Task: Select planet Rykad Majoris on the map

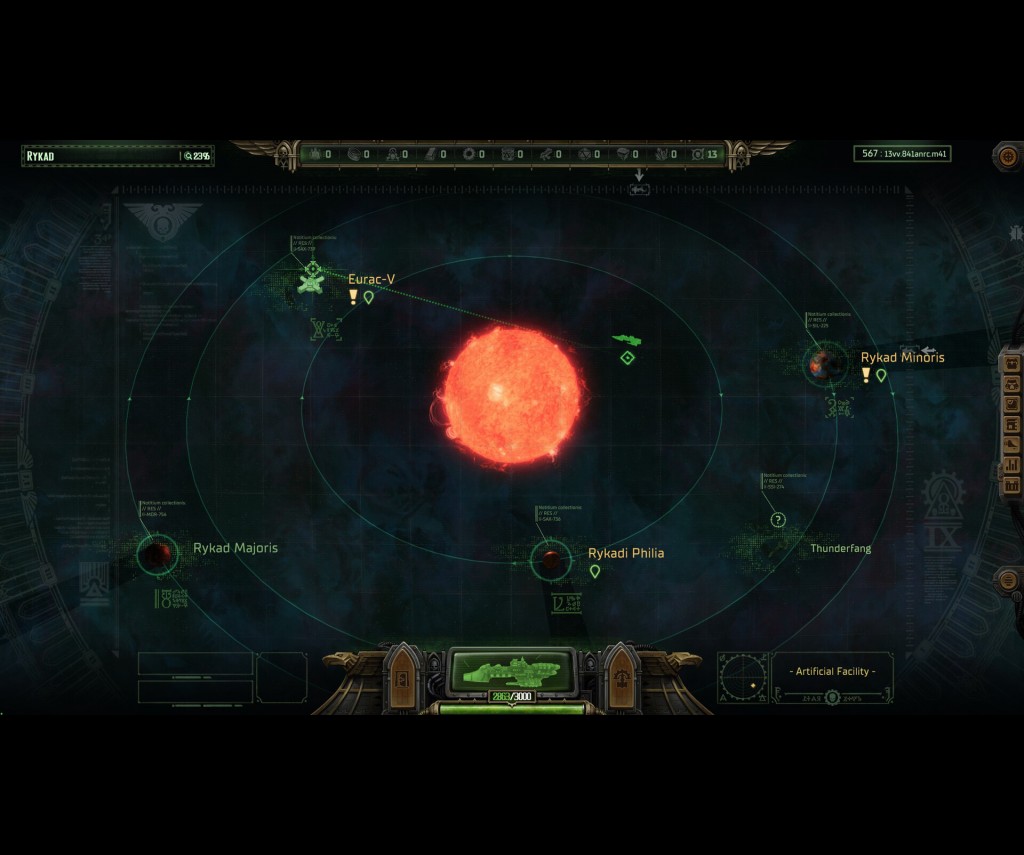Action: [157, 553]
